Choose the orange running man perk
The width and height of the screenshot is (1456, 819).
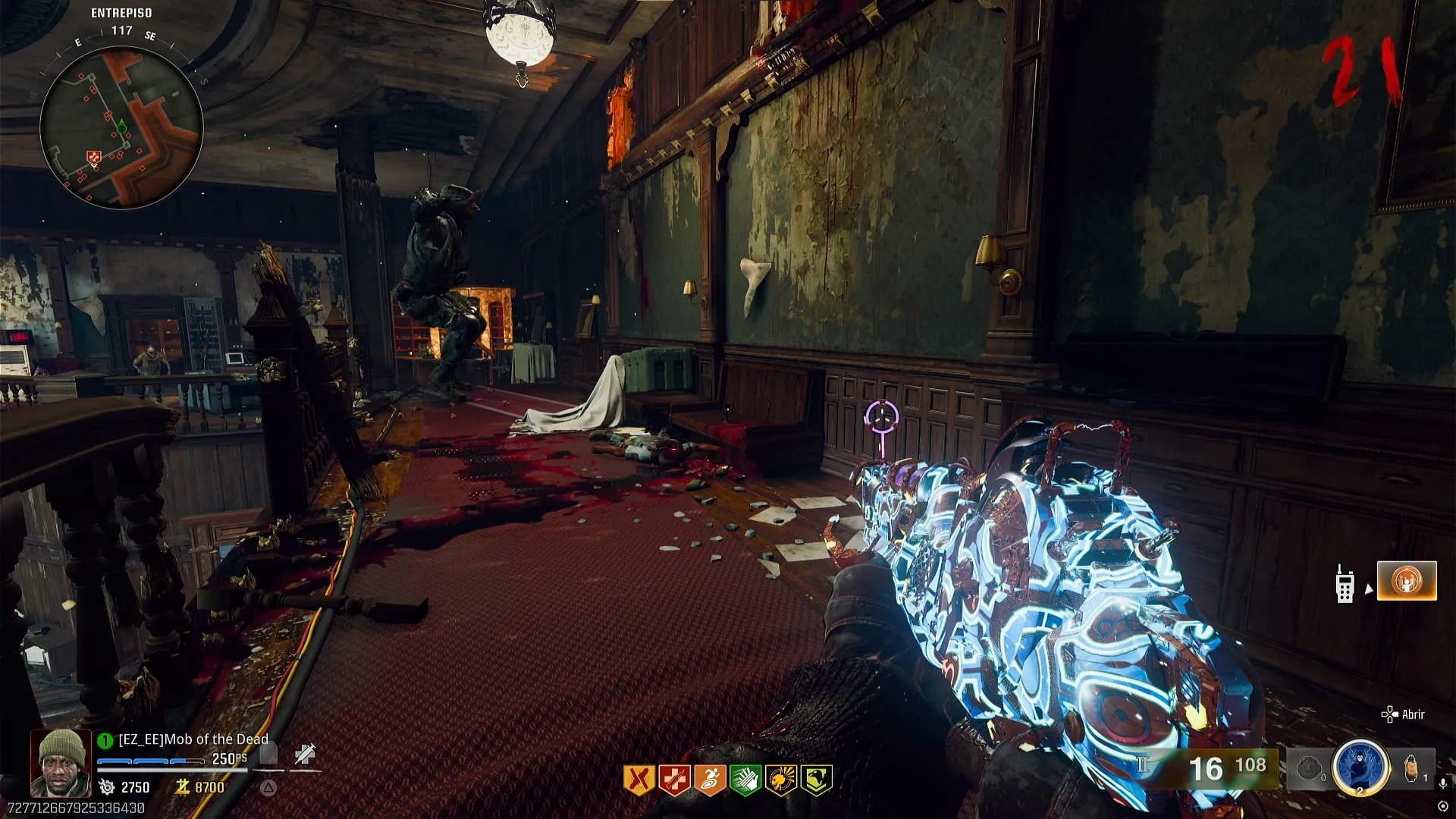click(x=710, y=780)
